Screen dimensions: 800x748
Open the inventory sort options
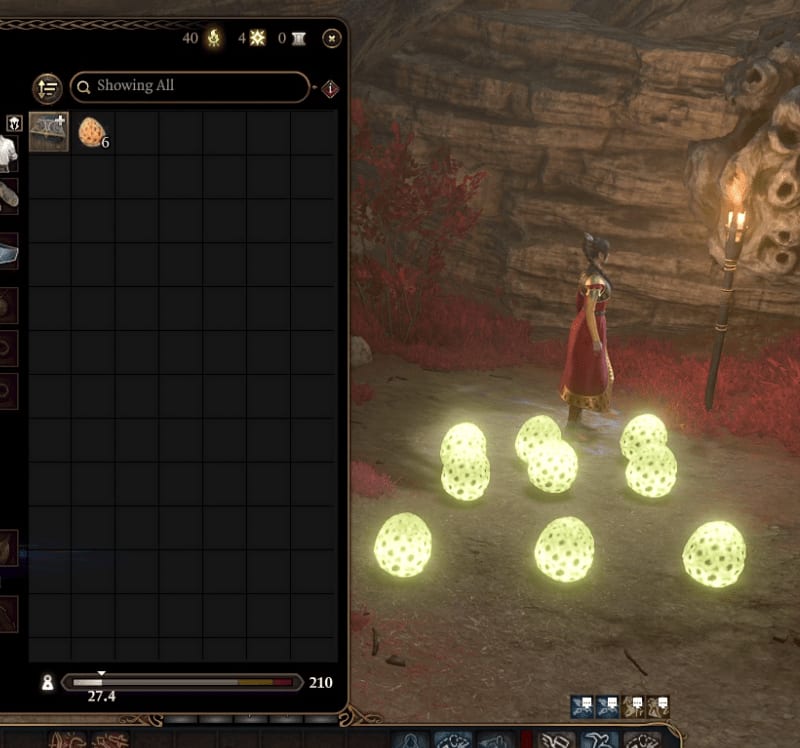coord(47,88)
